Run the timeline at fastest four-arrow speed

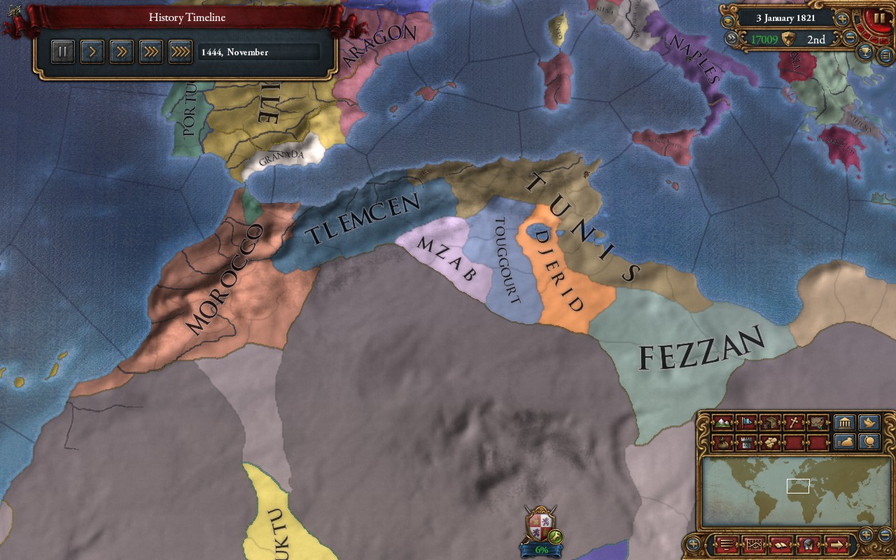[180, 51]
